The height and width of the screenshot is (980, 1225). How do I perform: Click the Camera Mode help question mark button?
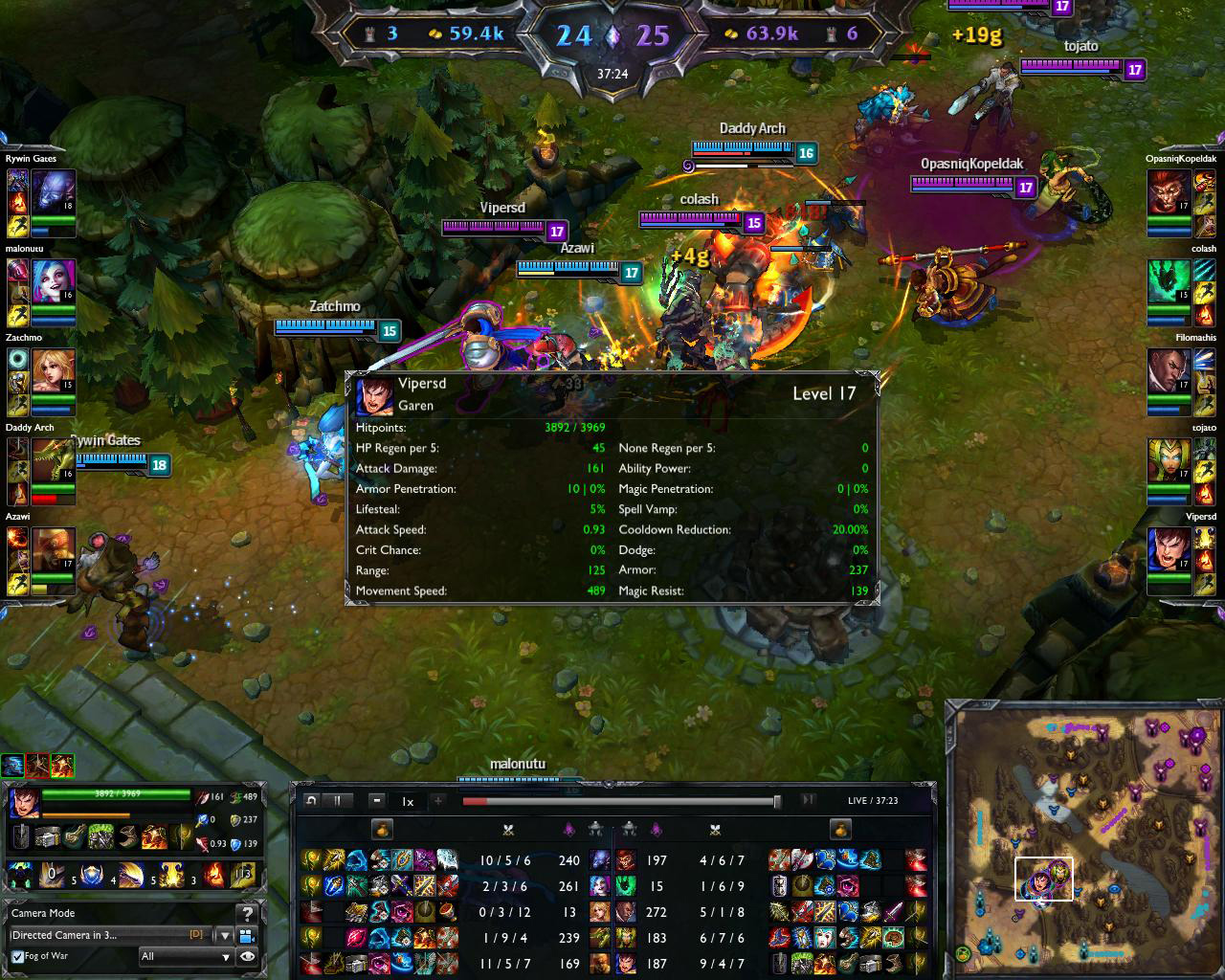click(246, 913)
